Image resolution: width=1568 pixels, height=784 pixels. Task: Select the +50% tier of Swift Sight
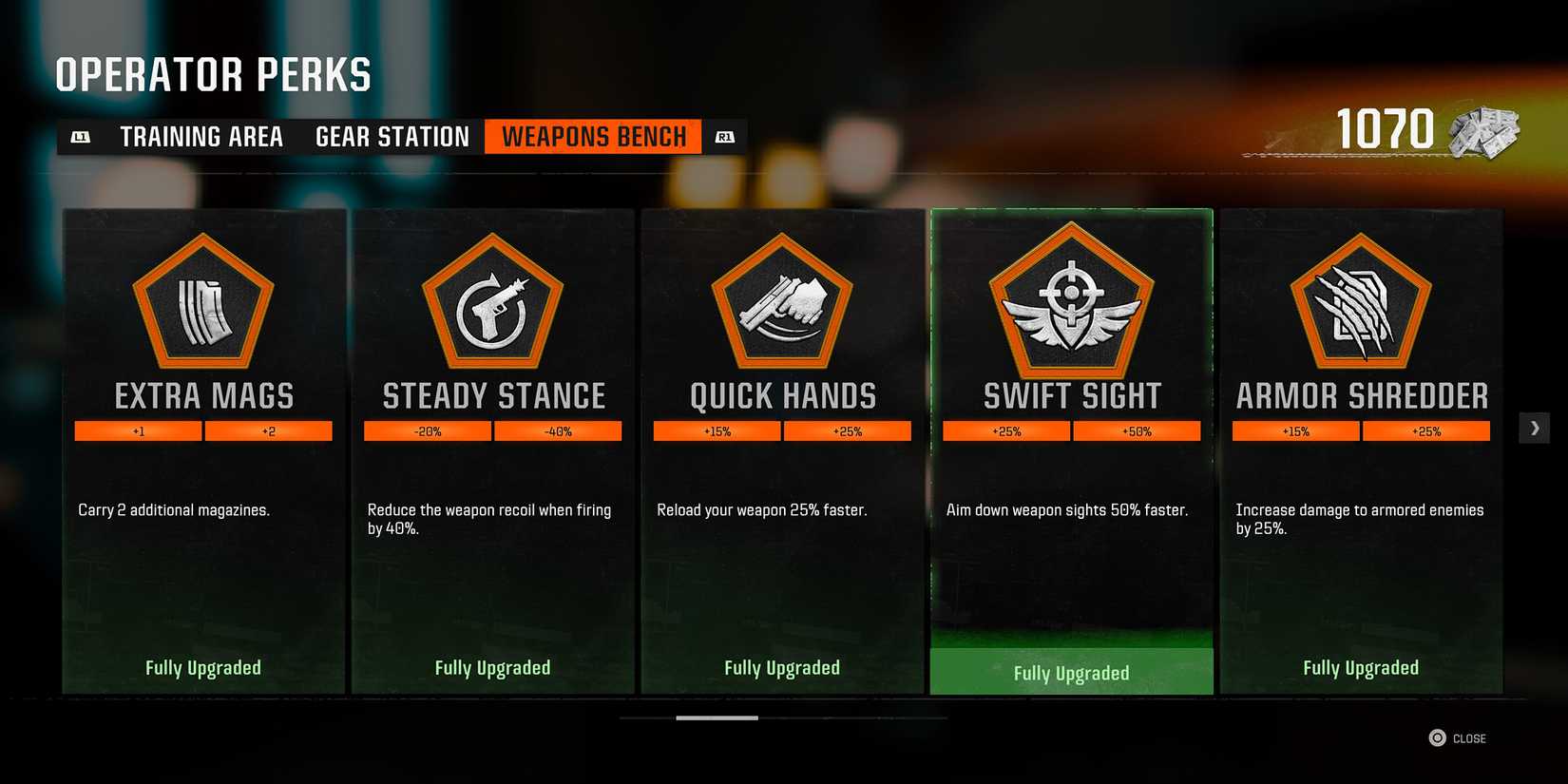1138,430
